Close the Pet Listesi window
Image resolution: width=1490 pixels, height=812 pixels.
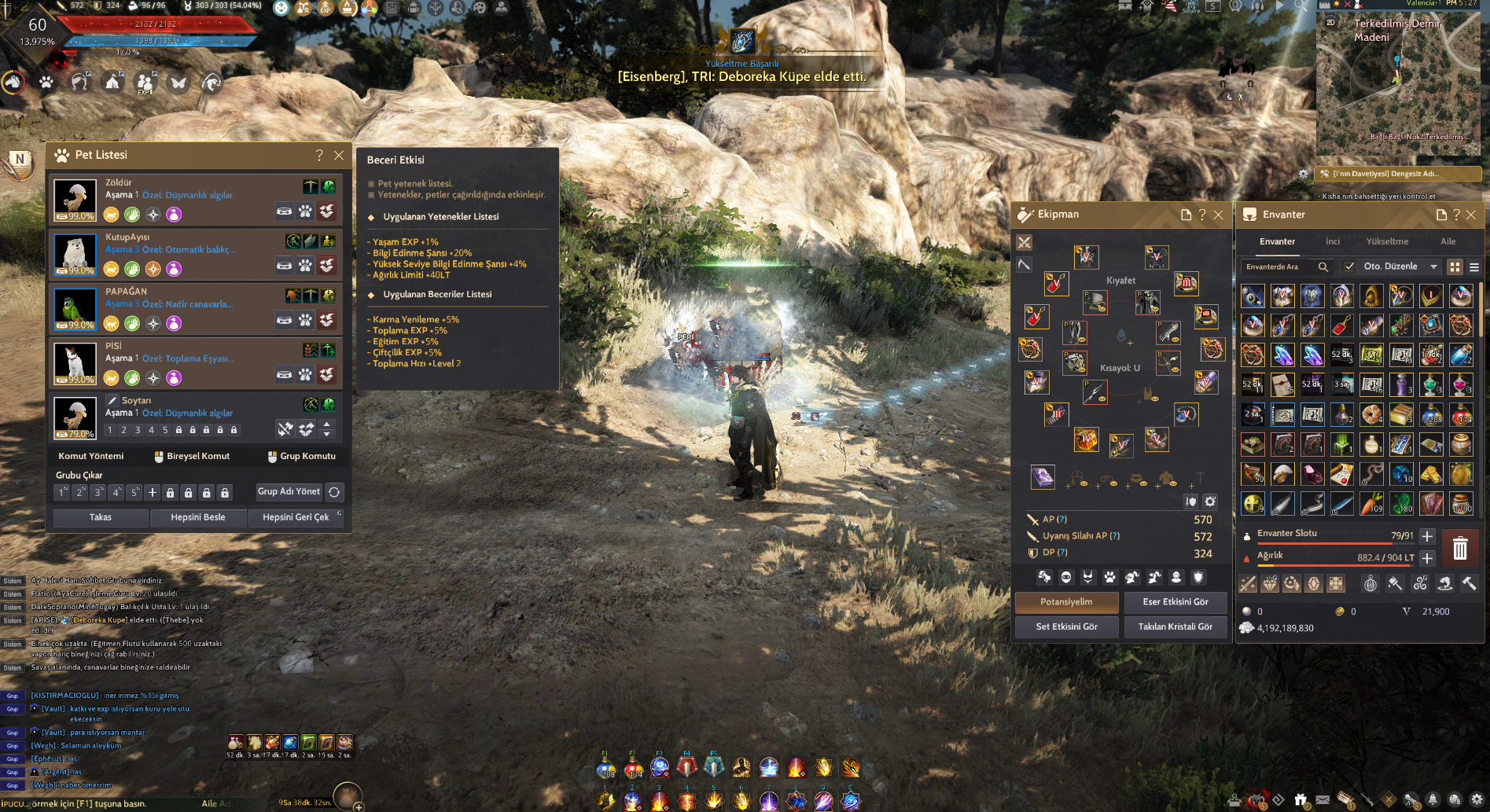pyautogui.click(x=339, y=156)
